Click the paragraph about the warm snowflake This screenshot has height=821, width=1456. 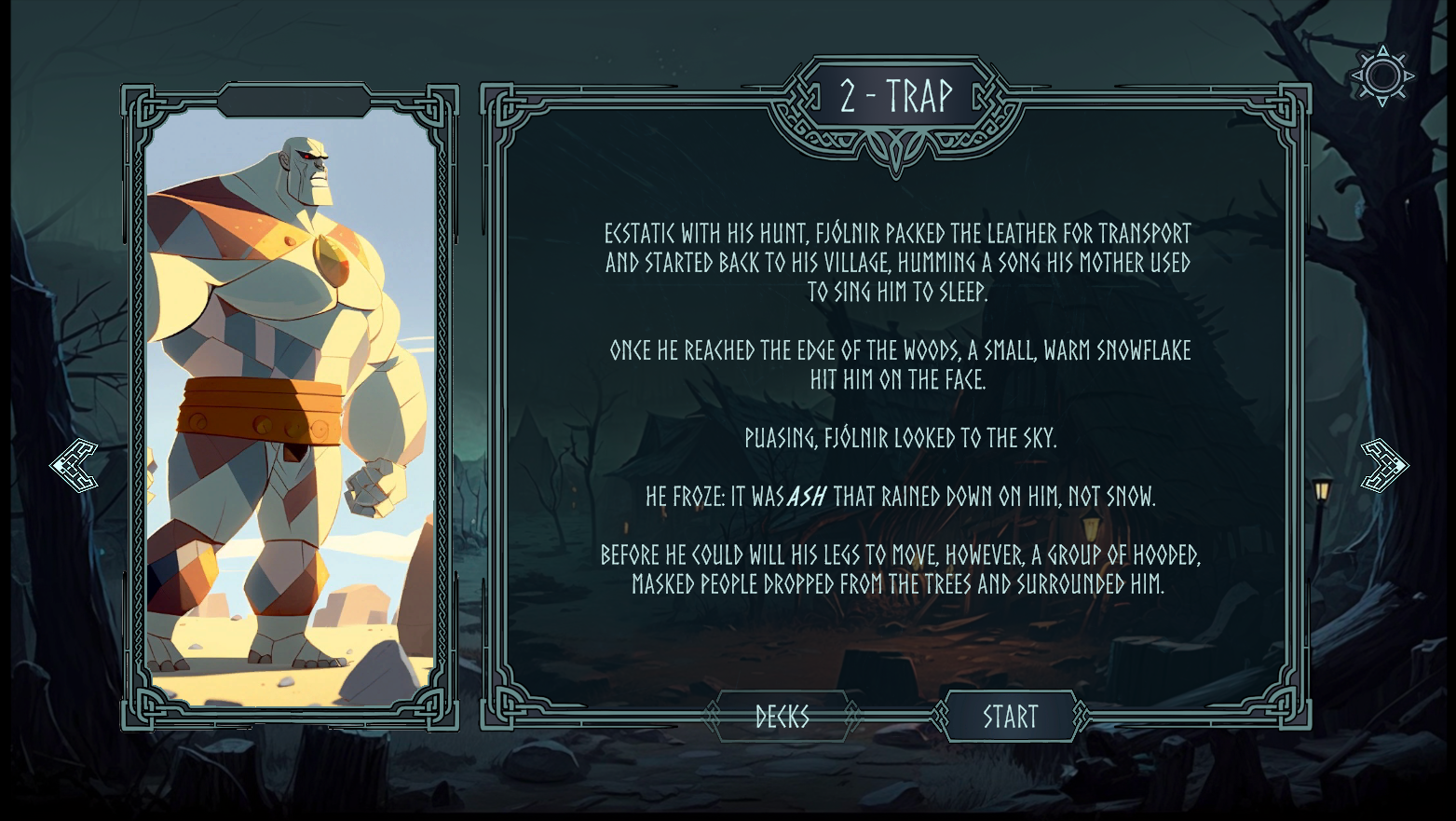897,364
